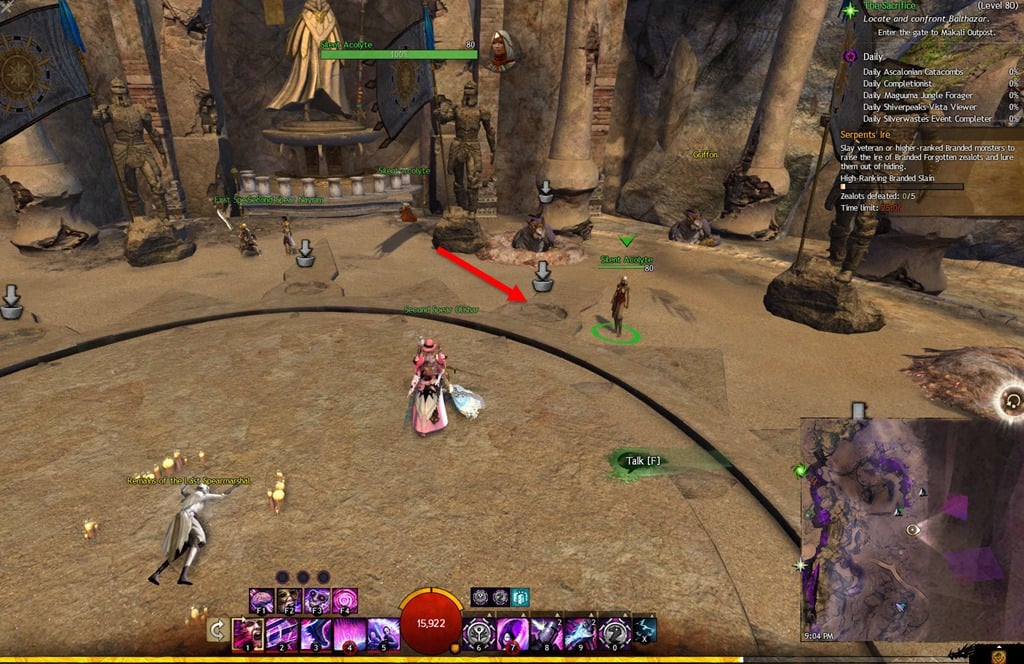Click the weapon swap arrow button
This screenshot has height=664, width=1024.
[216, 630]
